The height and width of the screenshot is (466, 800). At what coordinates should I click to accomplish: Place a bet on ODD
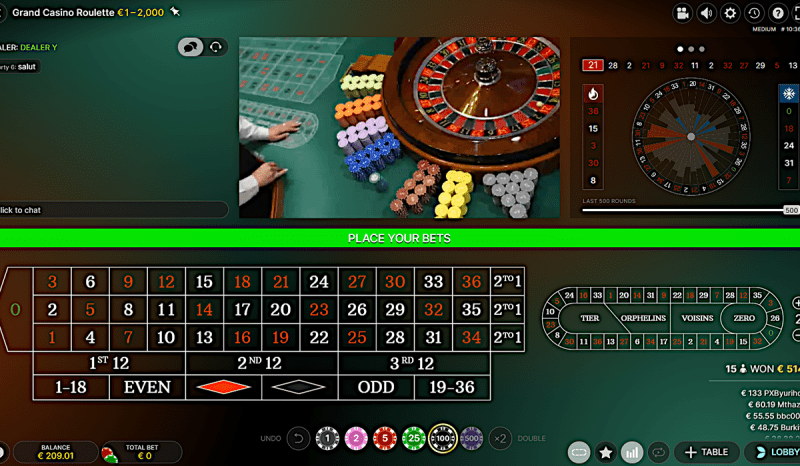click(376, 387)
